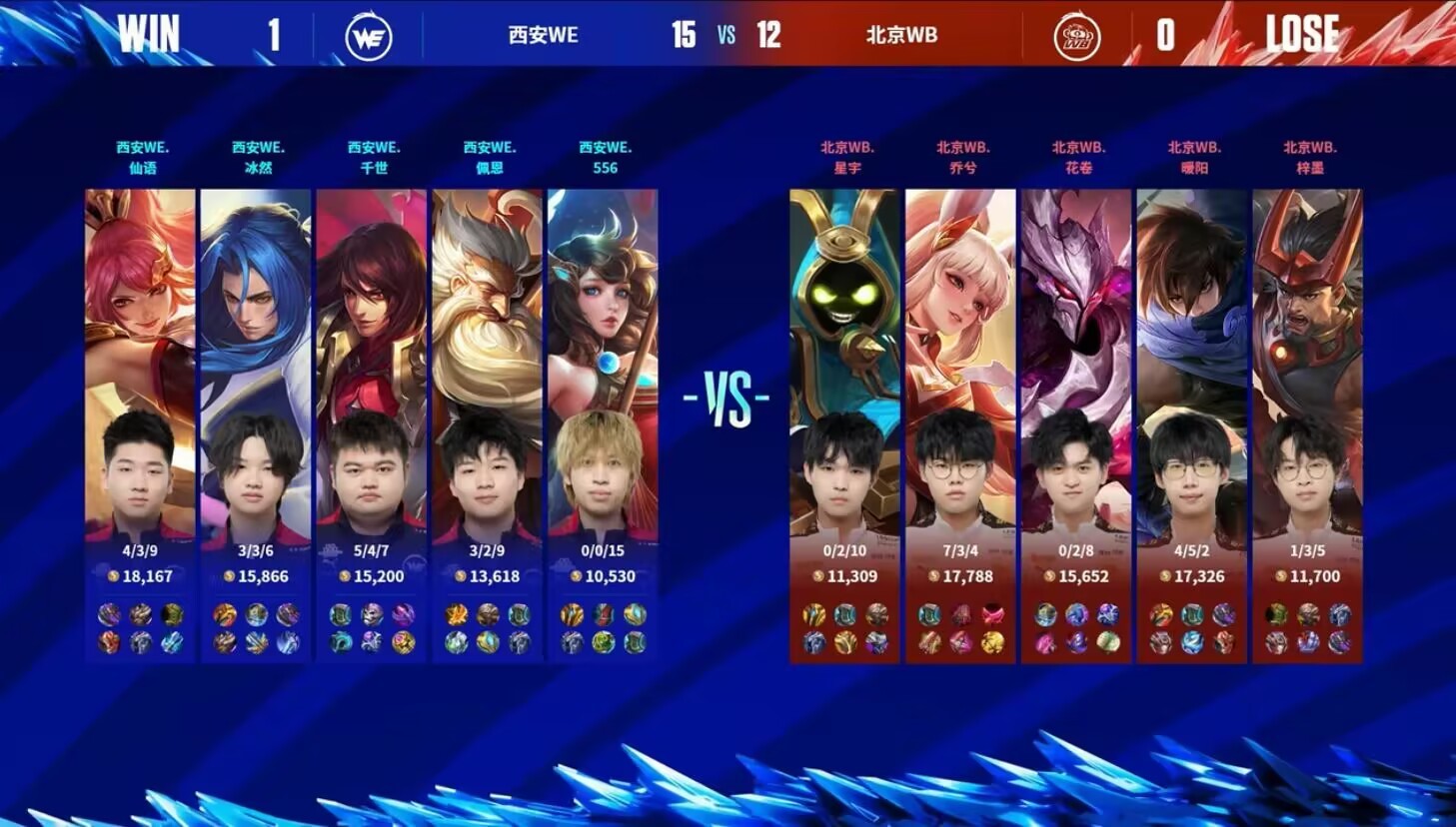Click the WIN label on the scoreboard
Image resolution: width=1456 pixels, height=827 pixels.
pyautogui.click(x=147, y=33)
